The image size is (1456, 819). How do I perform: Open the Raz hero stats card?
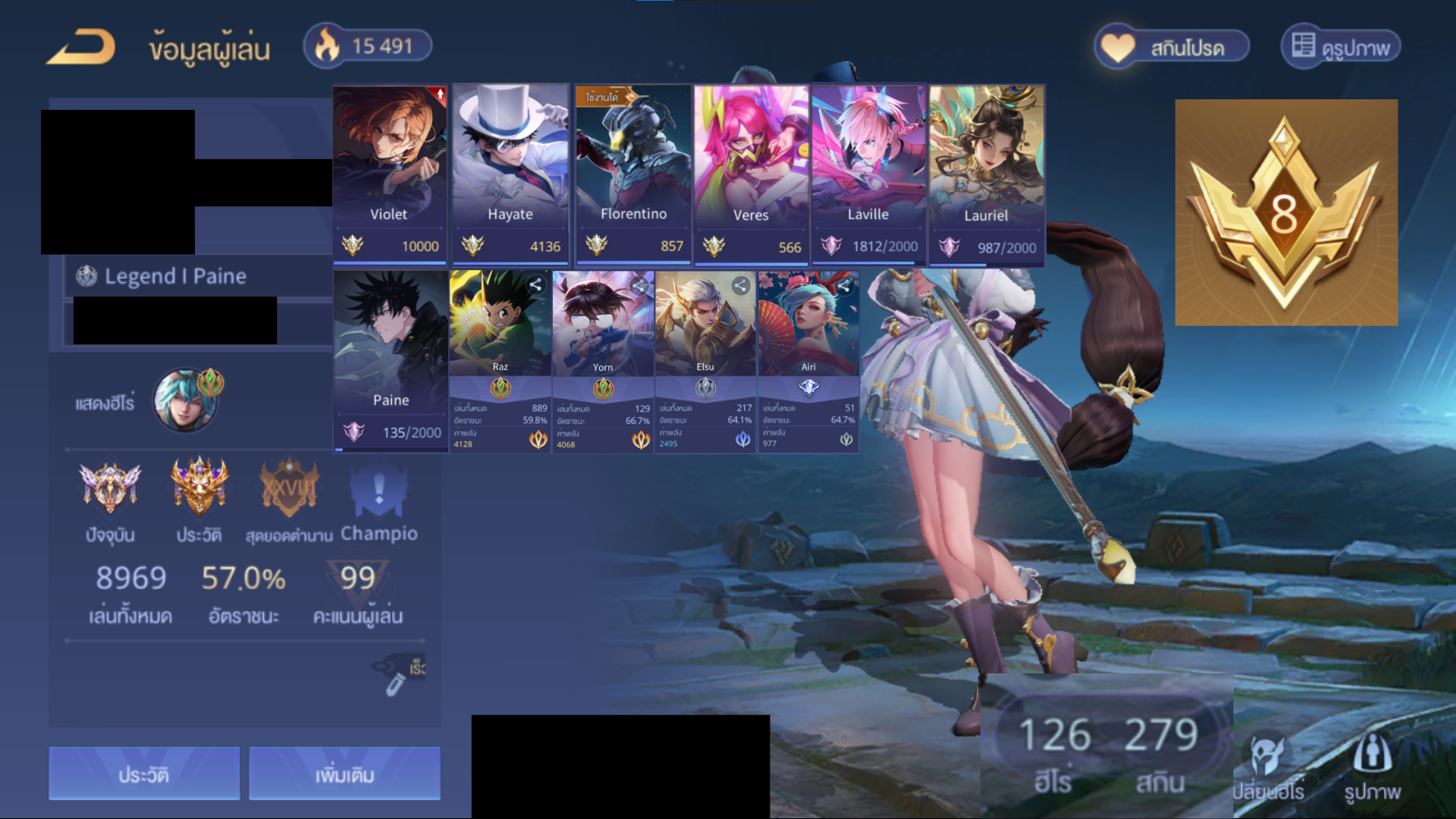coord(500,361)
